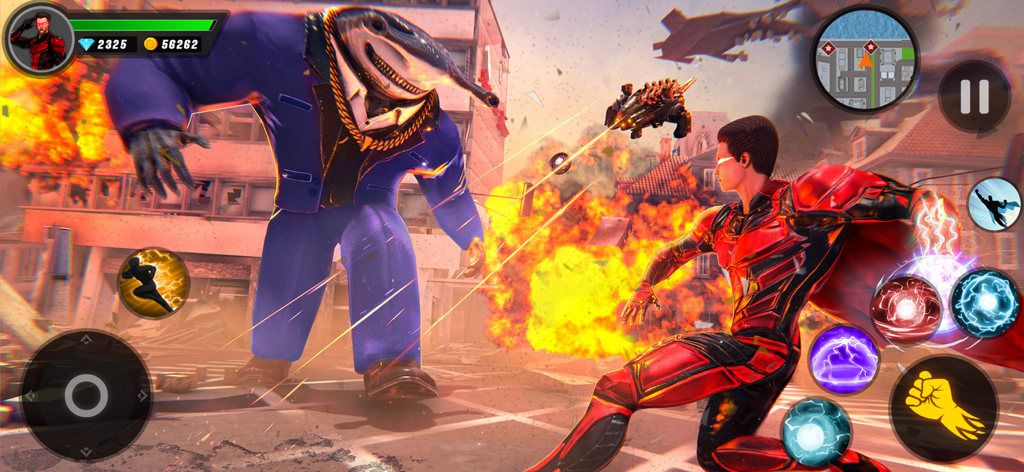Open the city minimap
1024x472 pixels.
865,61
